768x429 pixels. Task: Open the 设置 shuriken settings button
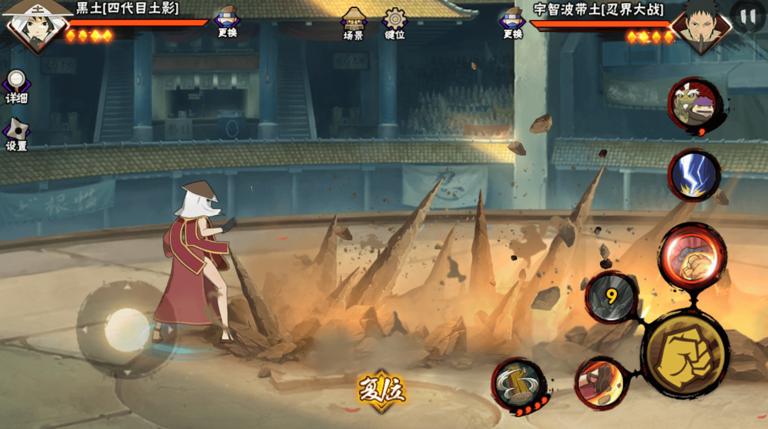pos(16,133)
